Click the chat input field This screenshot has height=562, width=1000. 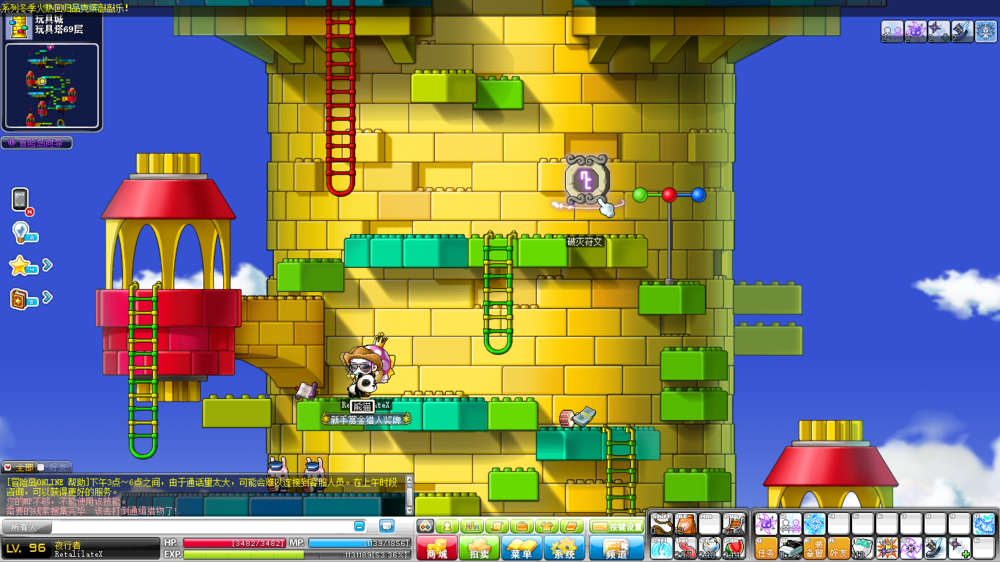(200, 526)
